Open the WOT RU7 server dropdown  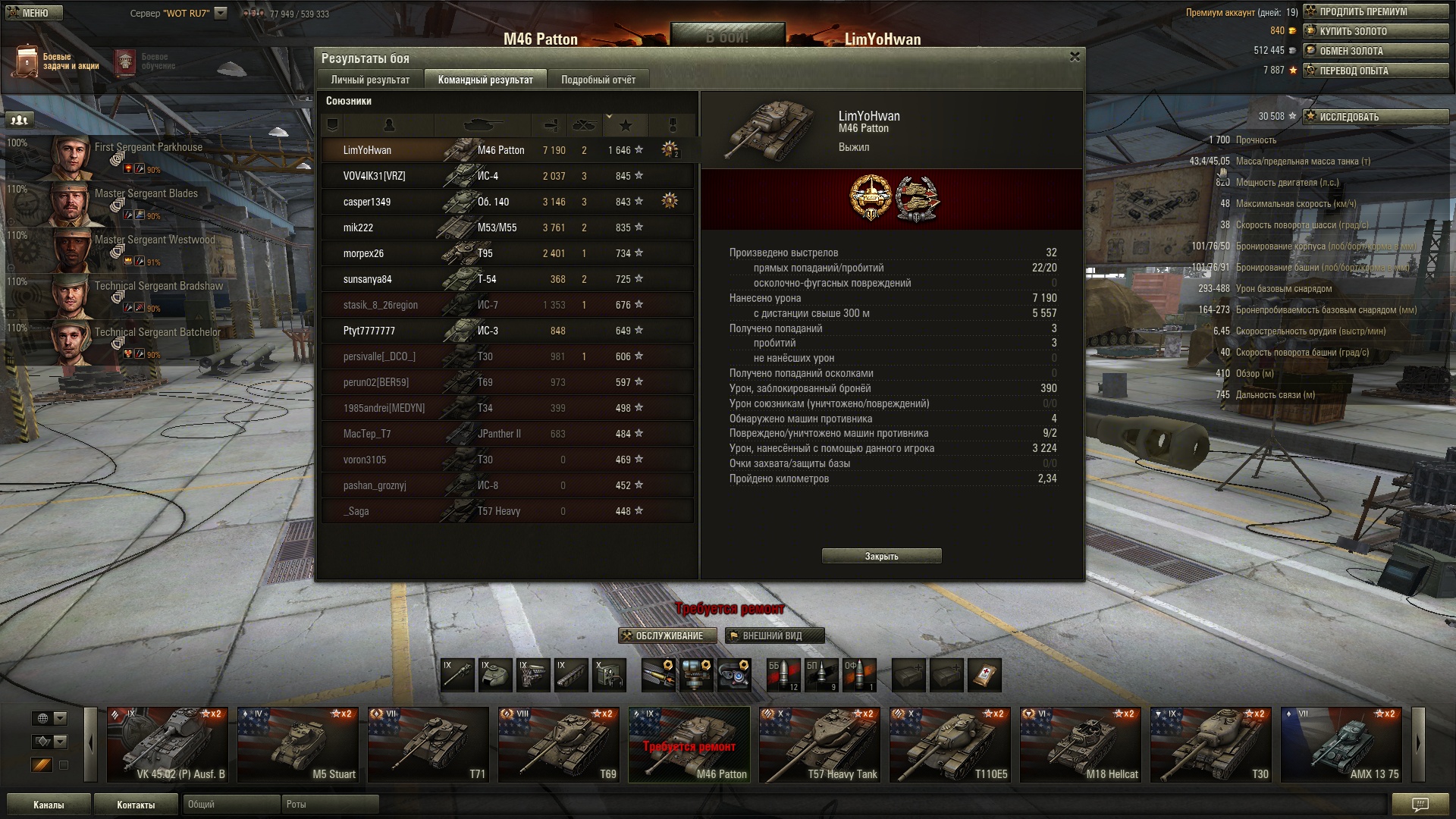pos(221,13)
